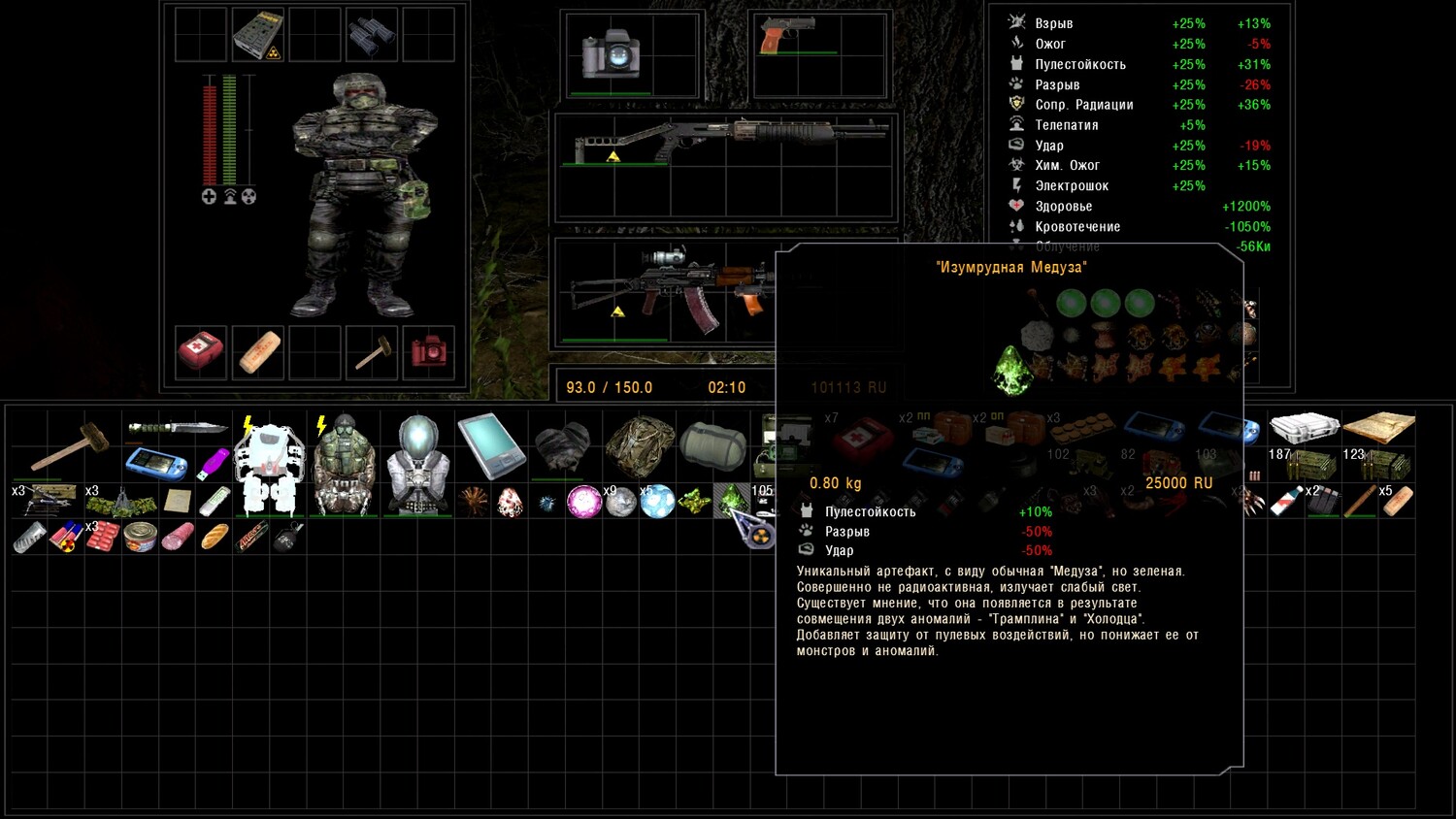This screenshot has height=819, width=1456.
Task: Pick the white exoskeleton suit
Action: click(270, 466)
